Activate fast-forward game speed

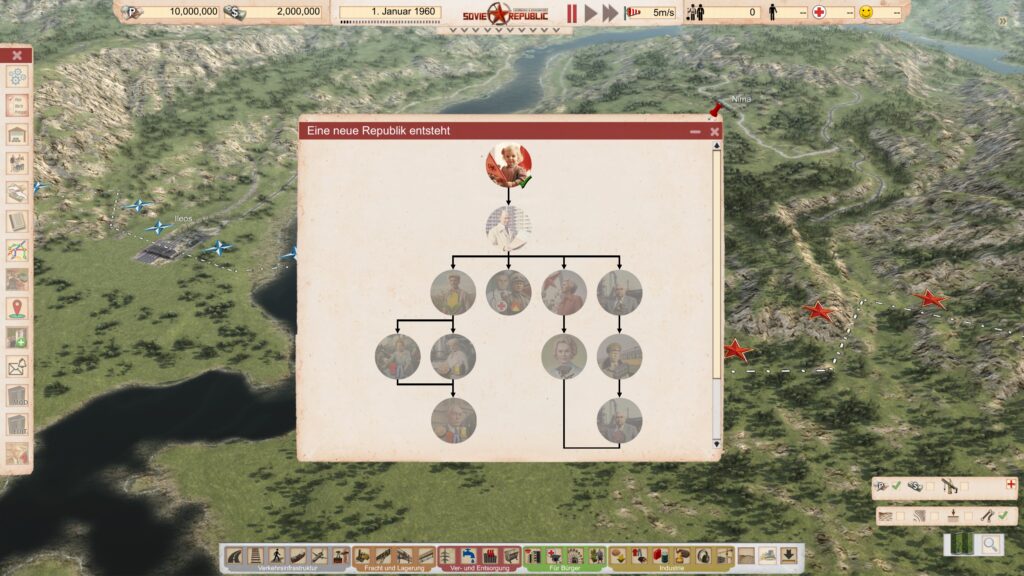(610, 13)
